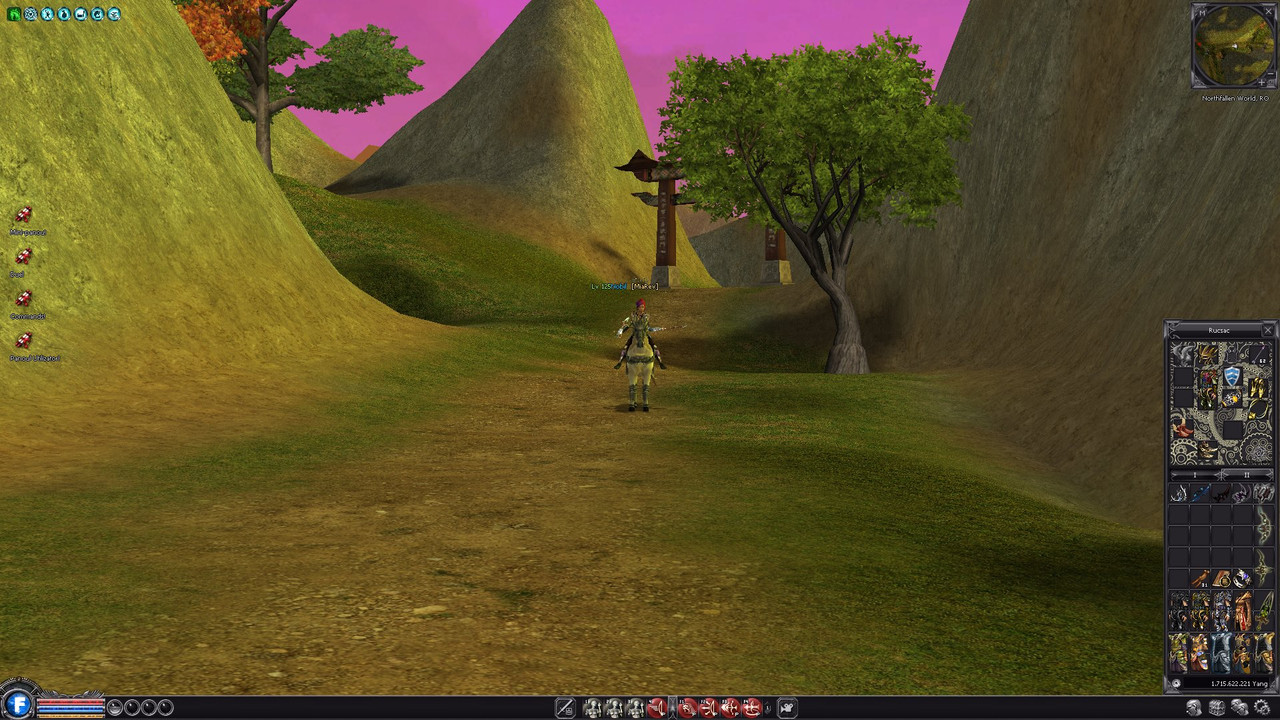Close the Rucsac inventory window
The height and width of the screenshot is (720, 1280).
point(1268,330)
